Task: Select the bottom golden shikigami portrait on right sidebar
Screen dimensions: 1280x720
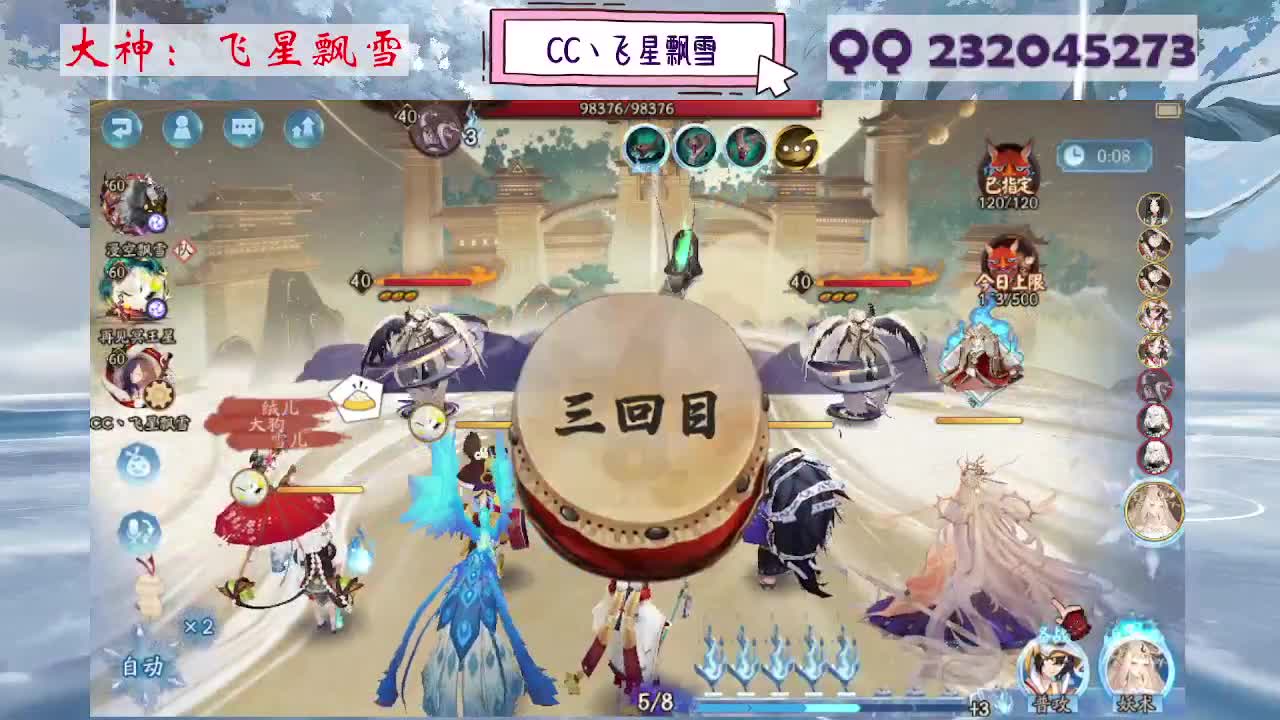Action: coord(1155,510)
